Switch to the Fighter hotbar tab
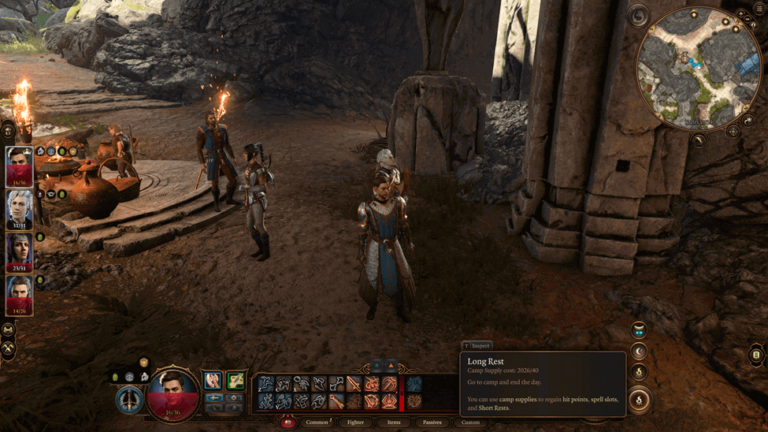Screen dimensions: 768x432 tap(356, 422)
